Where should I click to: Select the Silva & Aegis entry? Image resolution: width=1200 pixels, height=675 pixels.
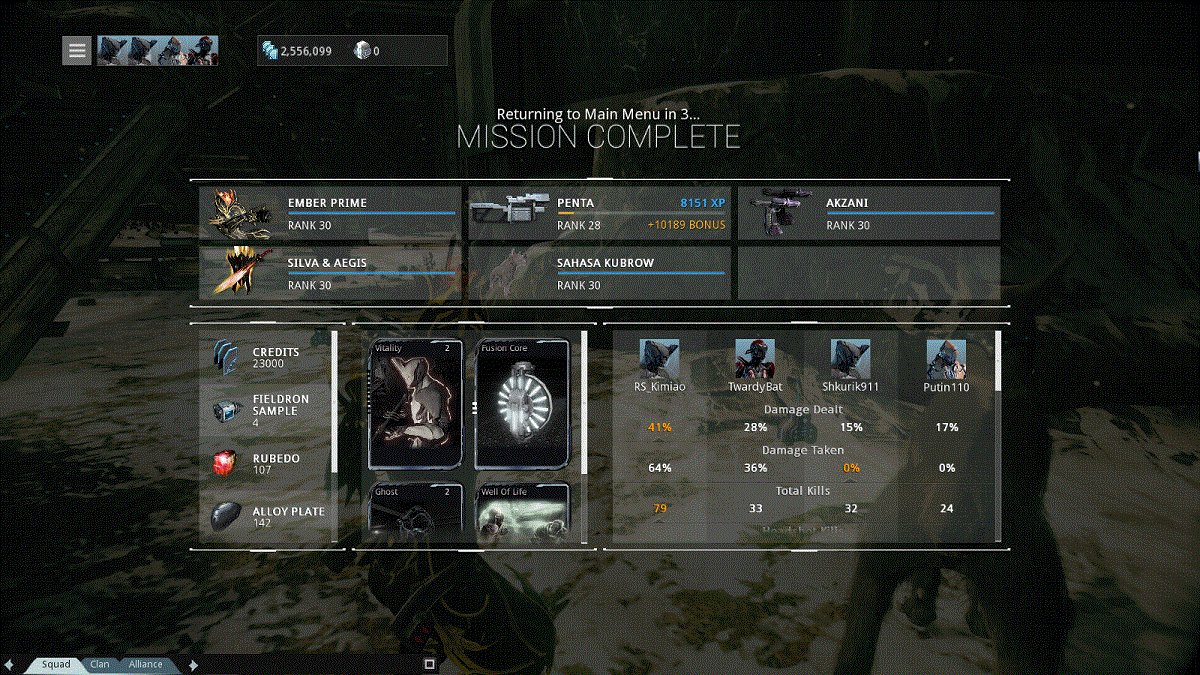[x=330, y=273]
